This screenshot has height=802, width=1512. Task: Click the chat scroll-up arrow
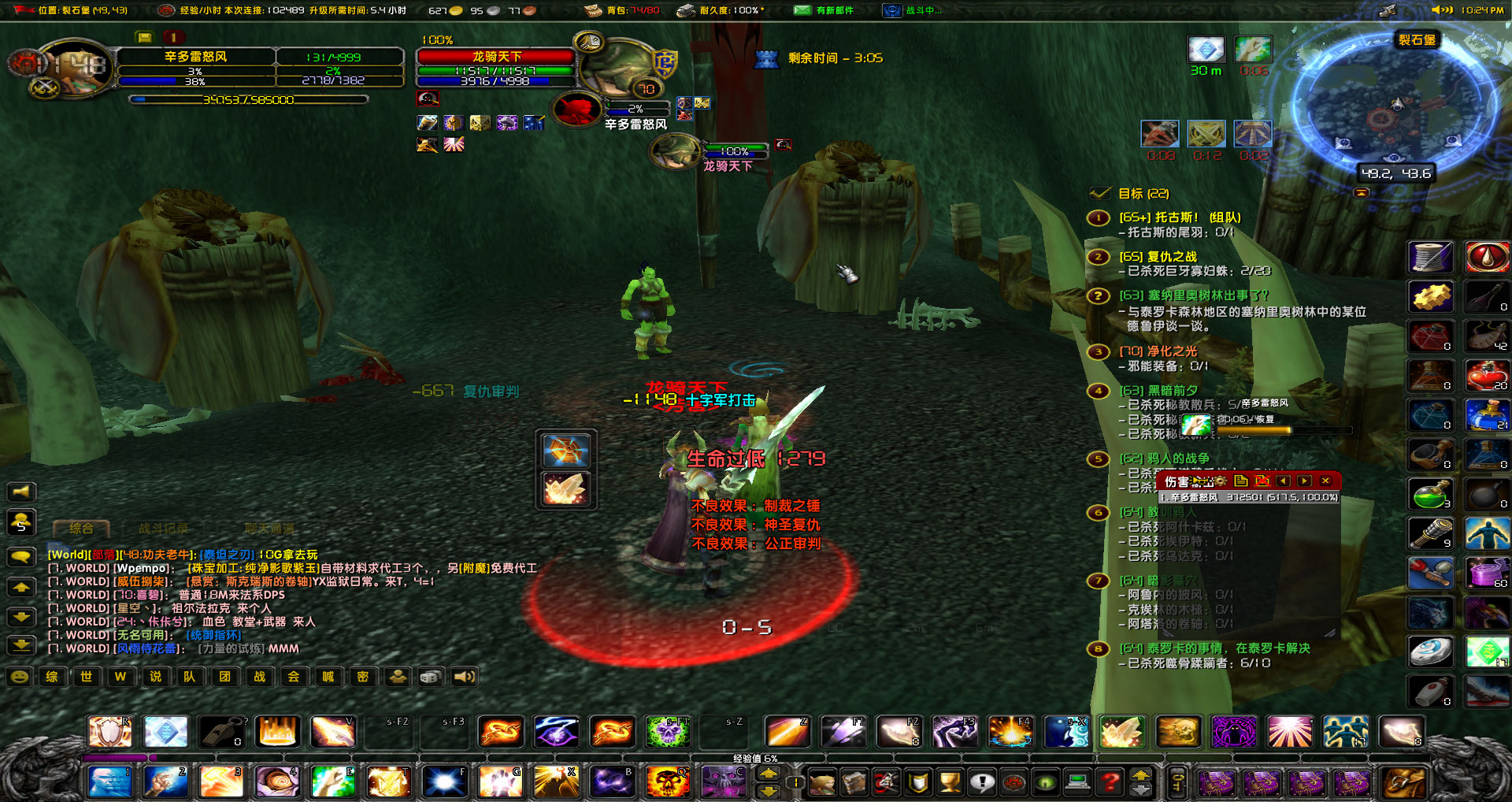21,587
